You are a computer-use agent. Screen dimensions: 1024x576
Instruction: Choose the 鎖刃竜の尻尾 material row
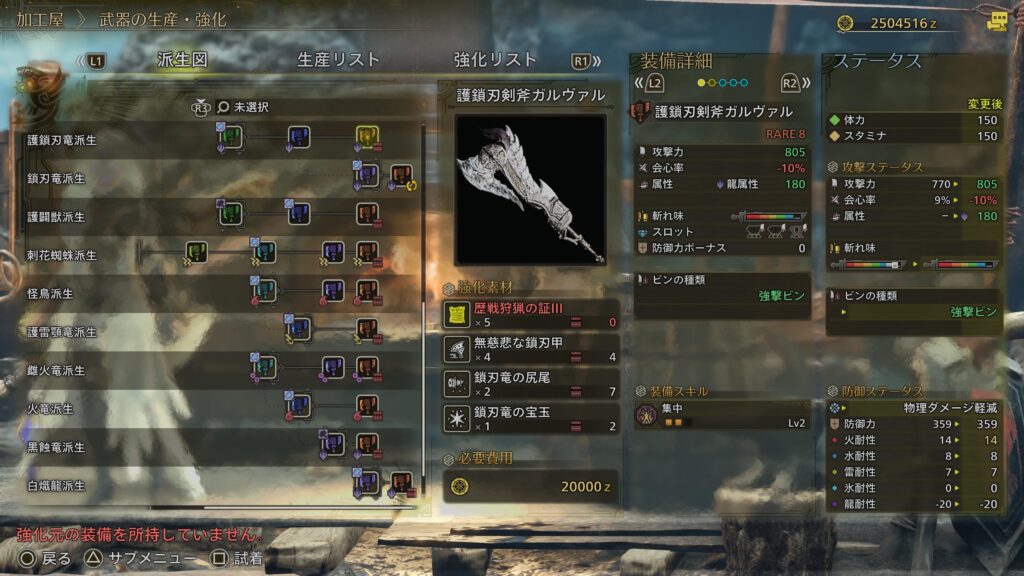[531, 384]
